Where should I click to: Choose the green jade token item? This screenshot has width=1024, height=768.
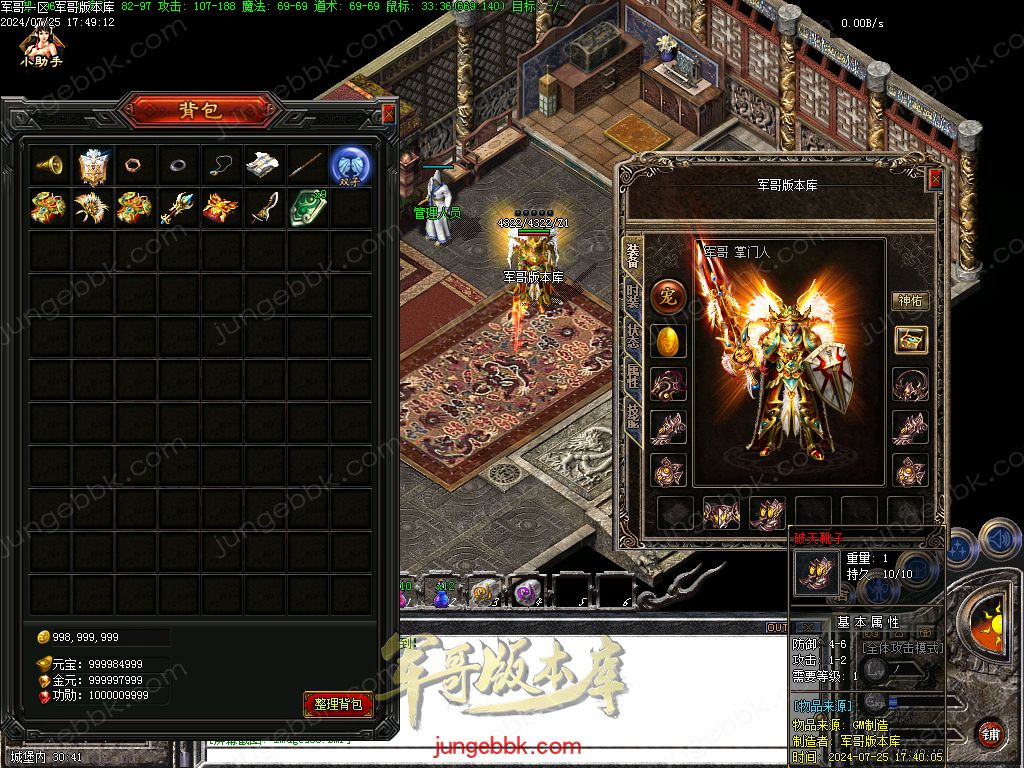[306, 208]
